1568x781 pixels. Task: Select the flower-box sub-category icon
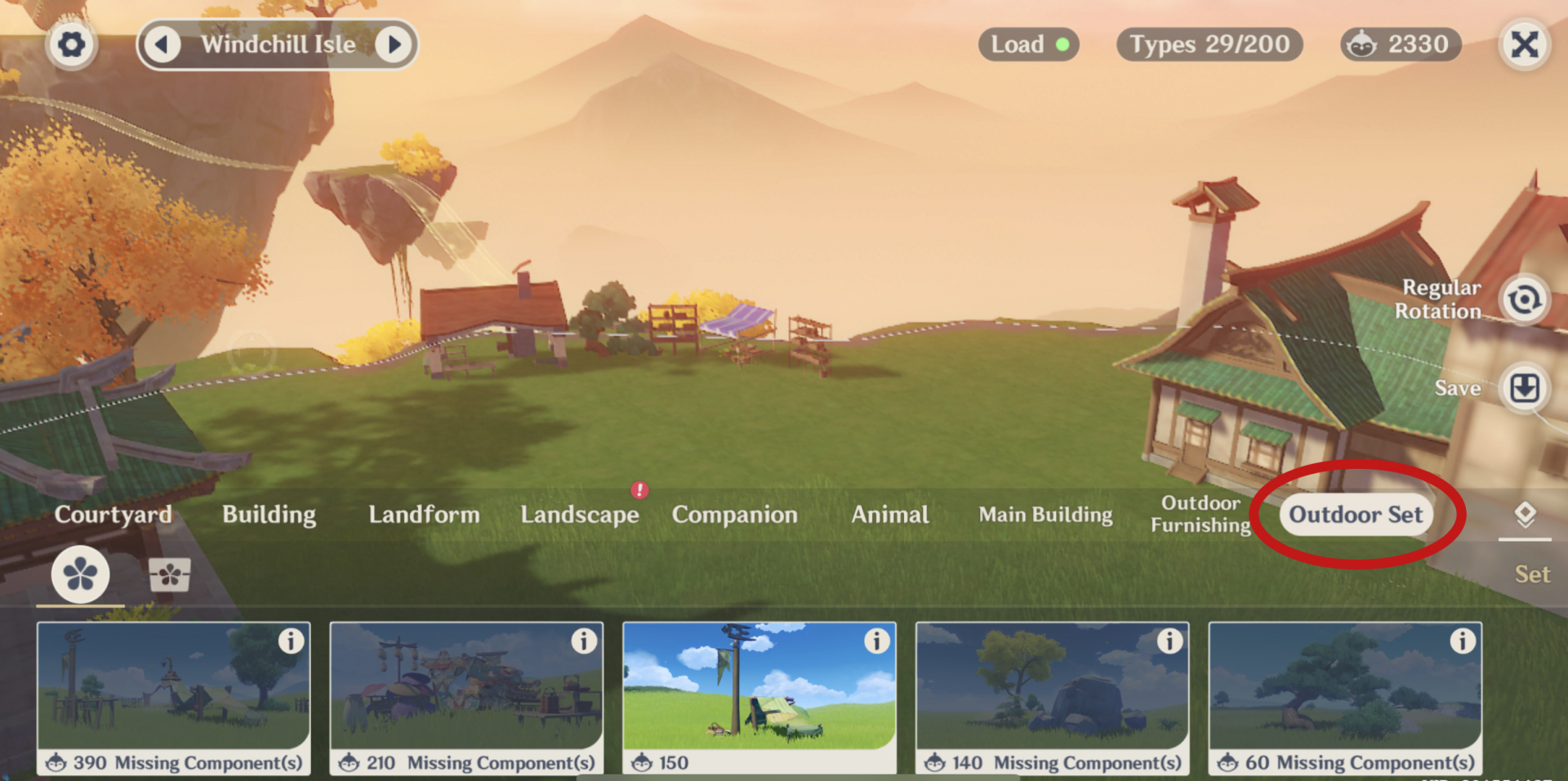pos(170,574)
